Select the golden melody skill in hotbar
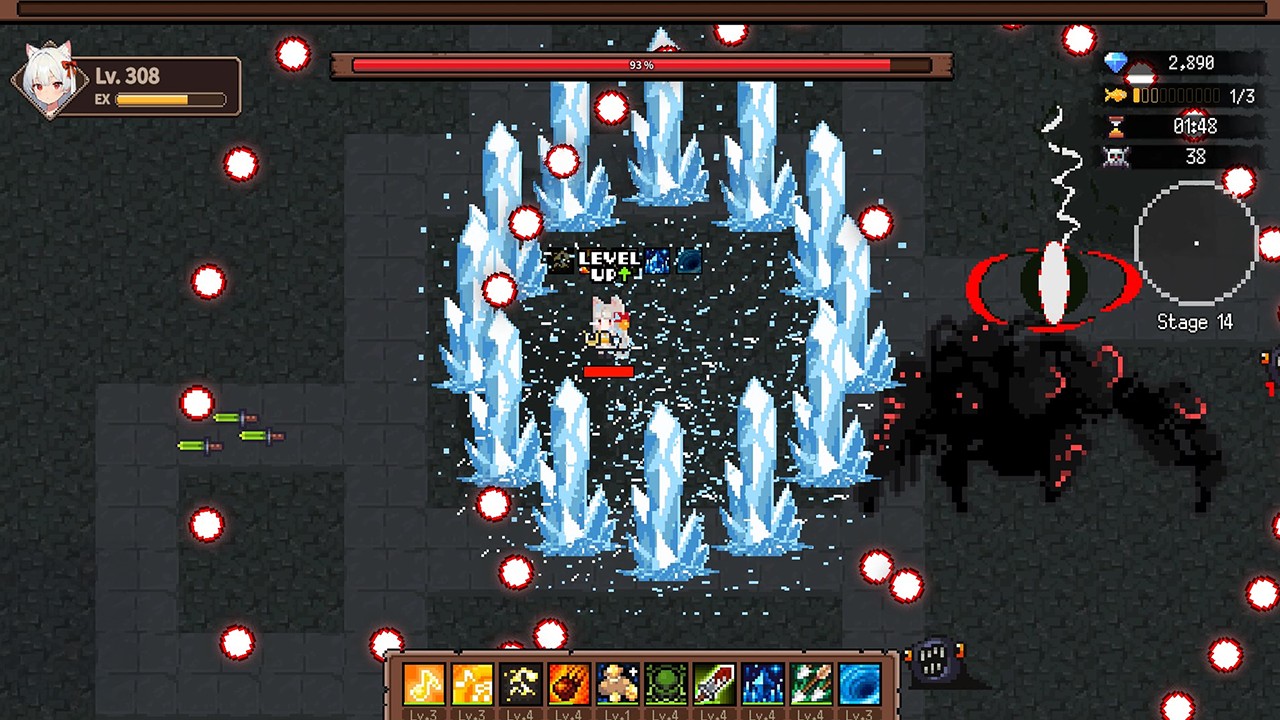 point(471,683)
